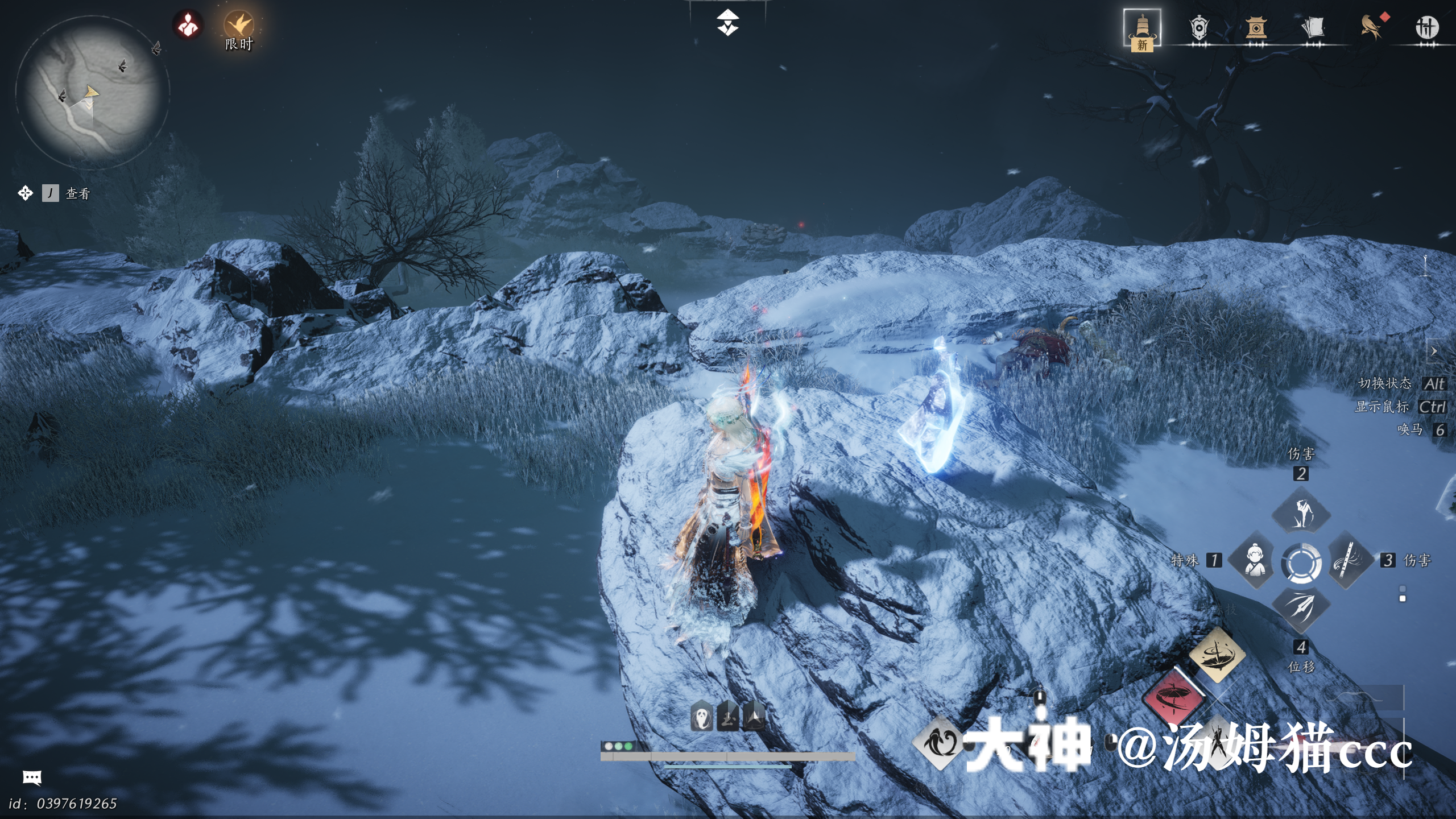
Task: Open the chat bubble icon
Action: click(x=32, y=777)
